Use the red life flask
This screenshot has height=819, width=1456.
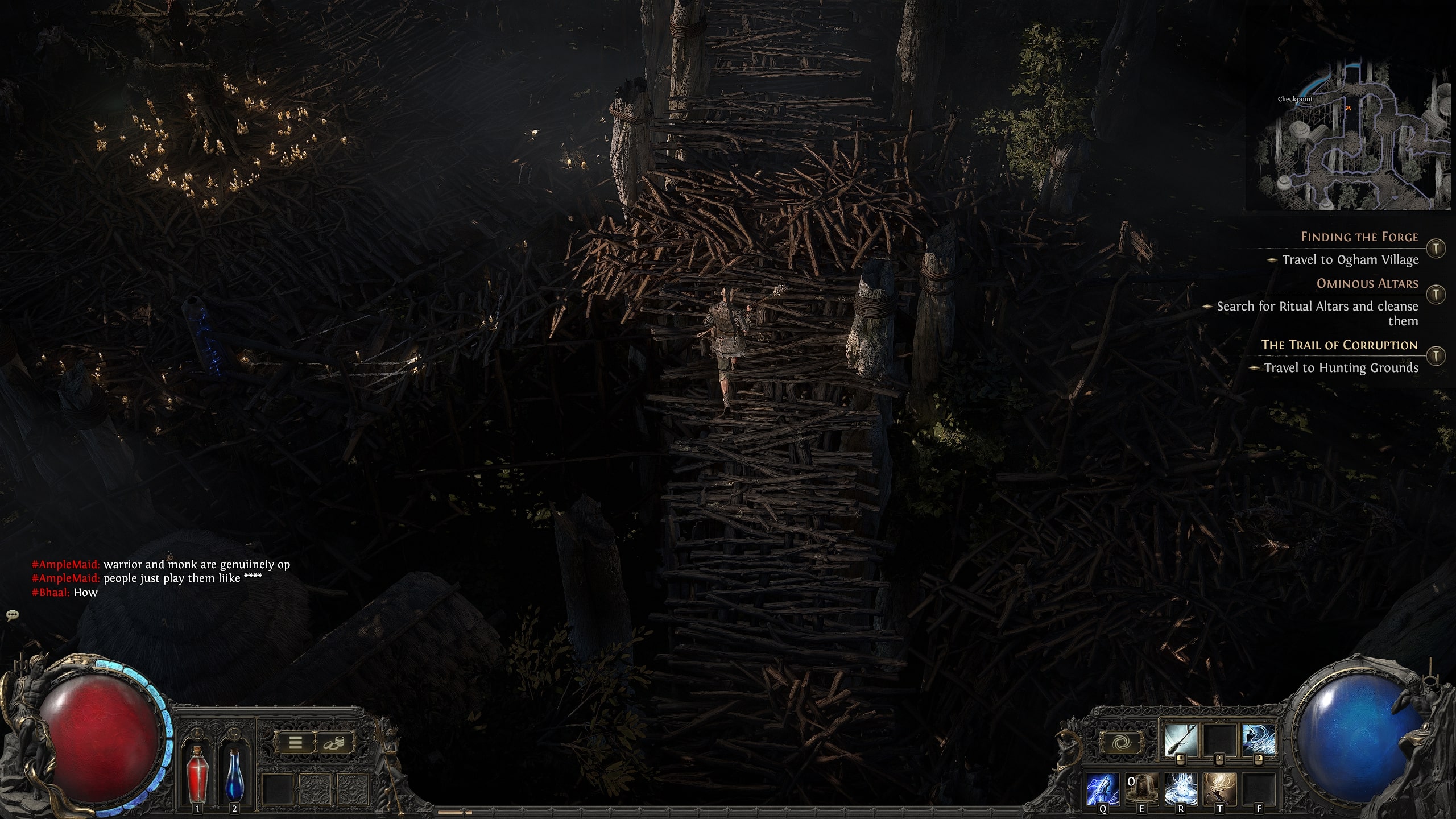point(197,776)
